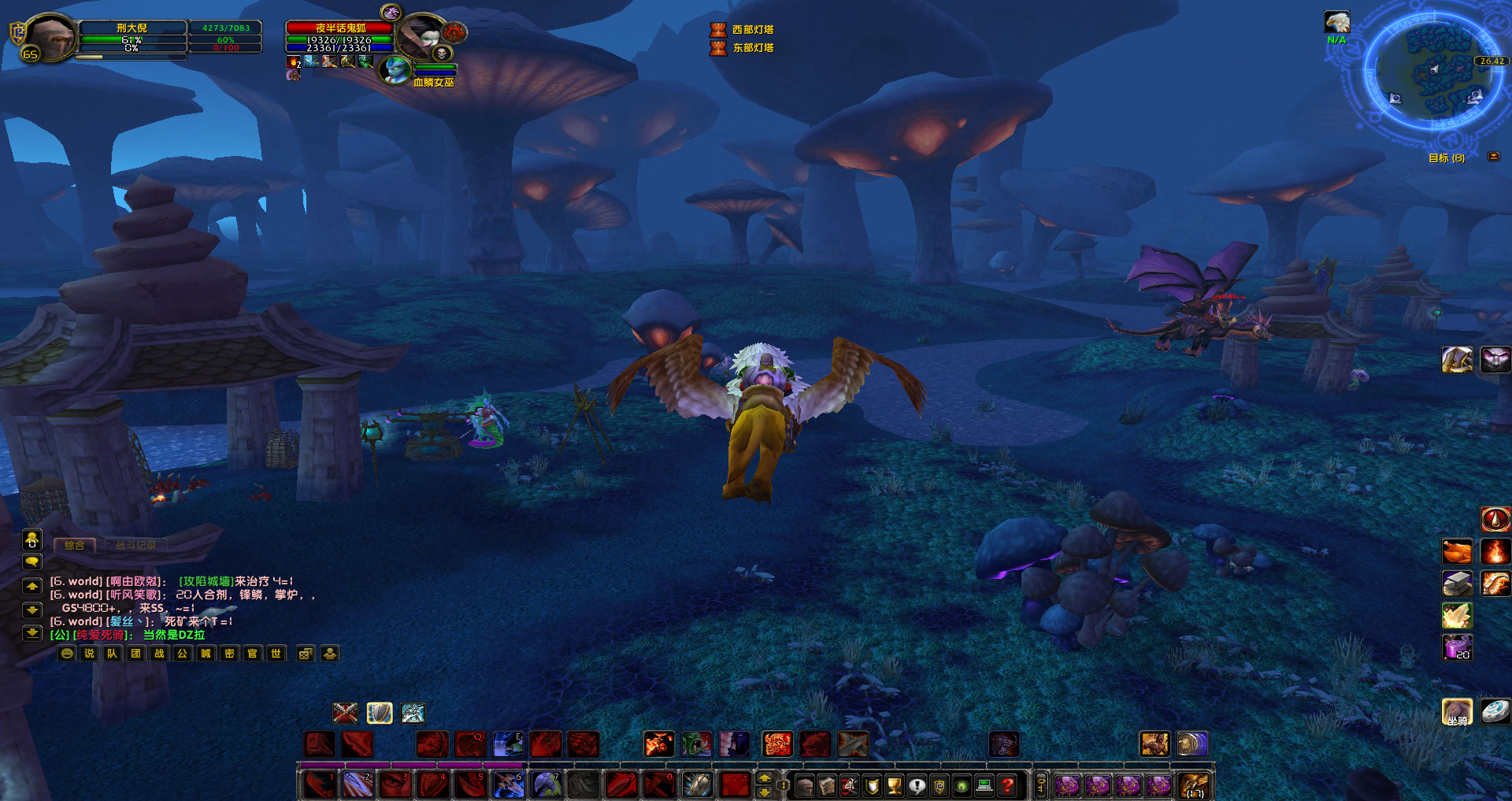This screenshot has width=1512, height=801.
Task: Toggle the 喊 yell channel button
Action: tap(206, 653)
